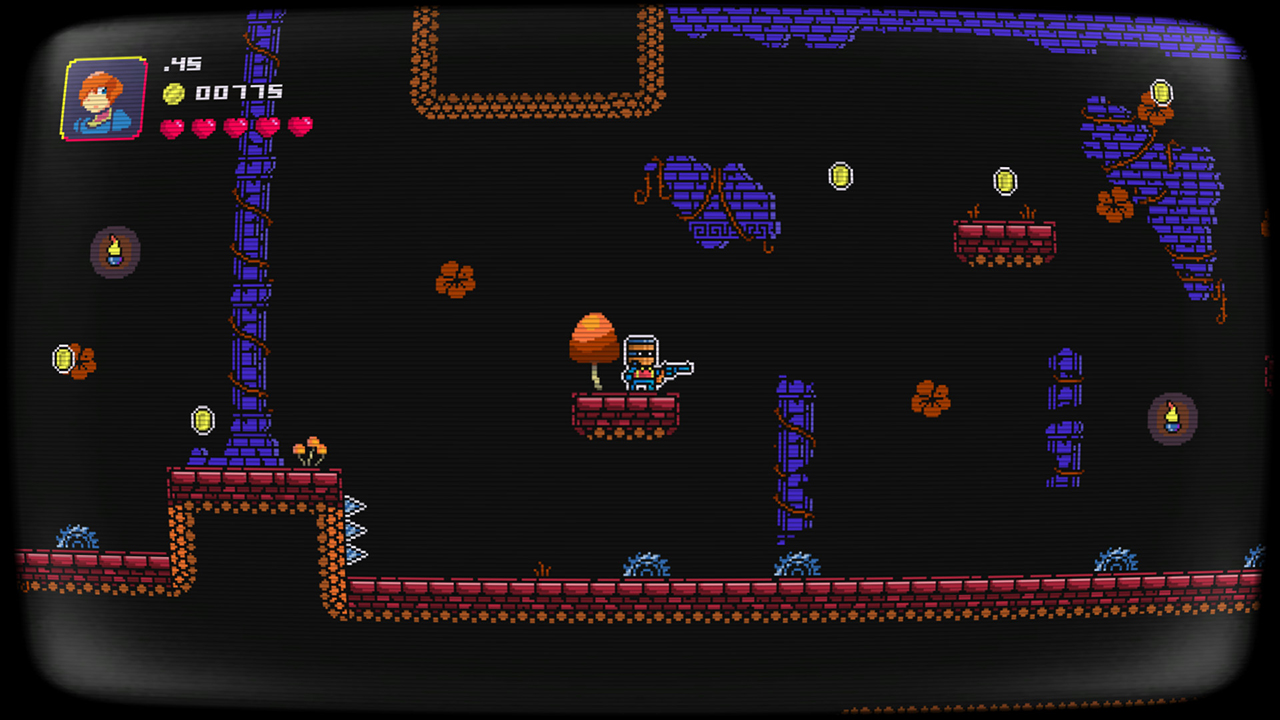The height and width of the screenshot is (720, 1280).
Task: Click the small red mushrooms on the left ledge
Action: (310, 448)
